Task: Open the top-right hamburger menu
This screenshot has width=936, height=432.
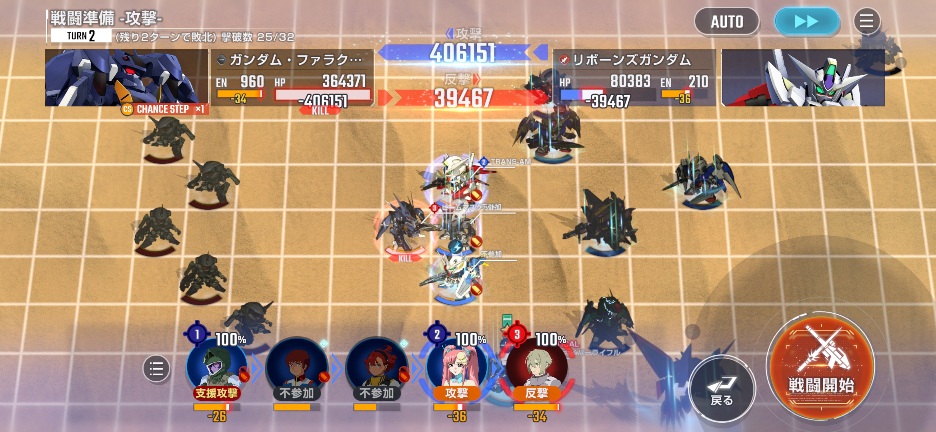Action: pos(867,21)
